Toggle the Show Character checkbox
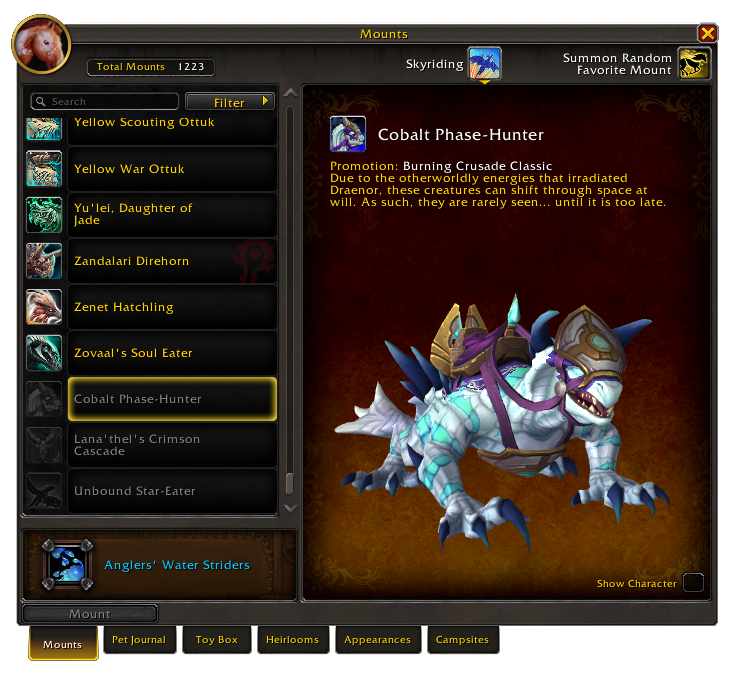735x675 pixels. pyautogui.click(x=692, y=583)
